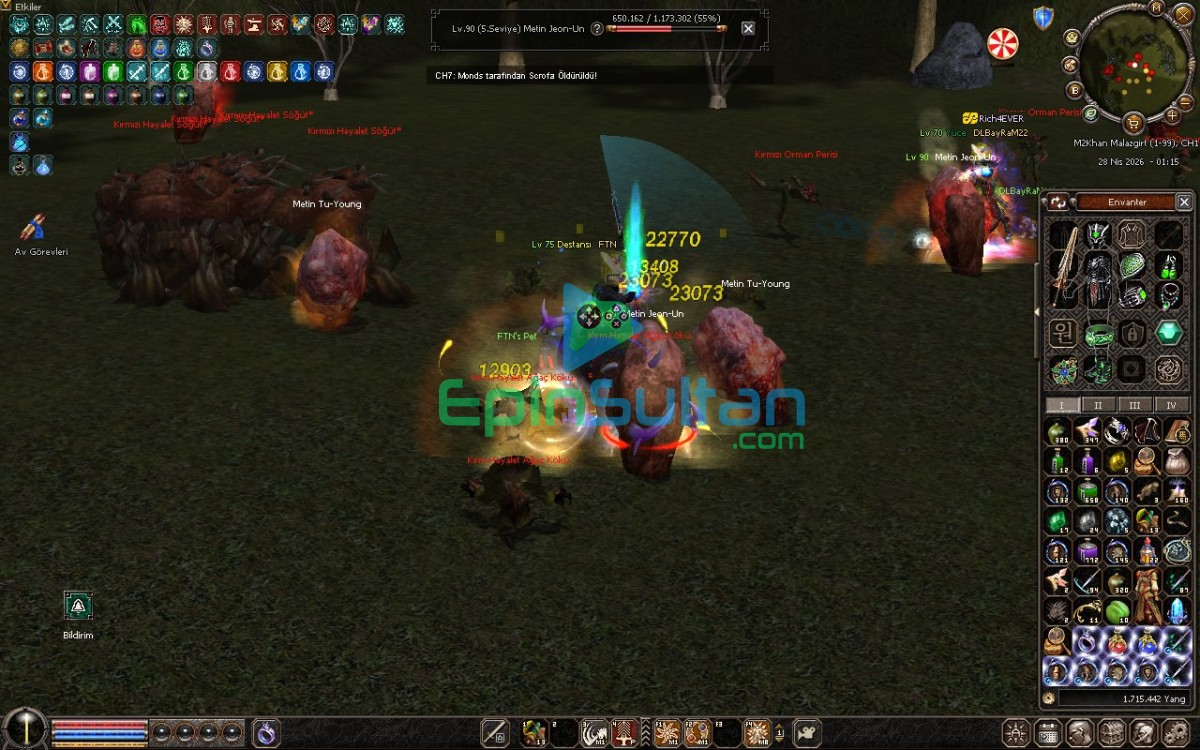Click the B button beside the minimap
This screenshot has height=750, width=1200.
pyautogui.click(x=1075, y=90)
